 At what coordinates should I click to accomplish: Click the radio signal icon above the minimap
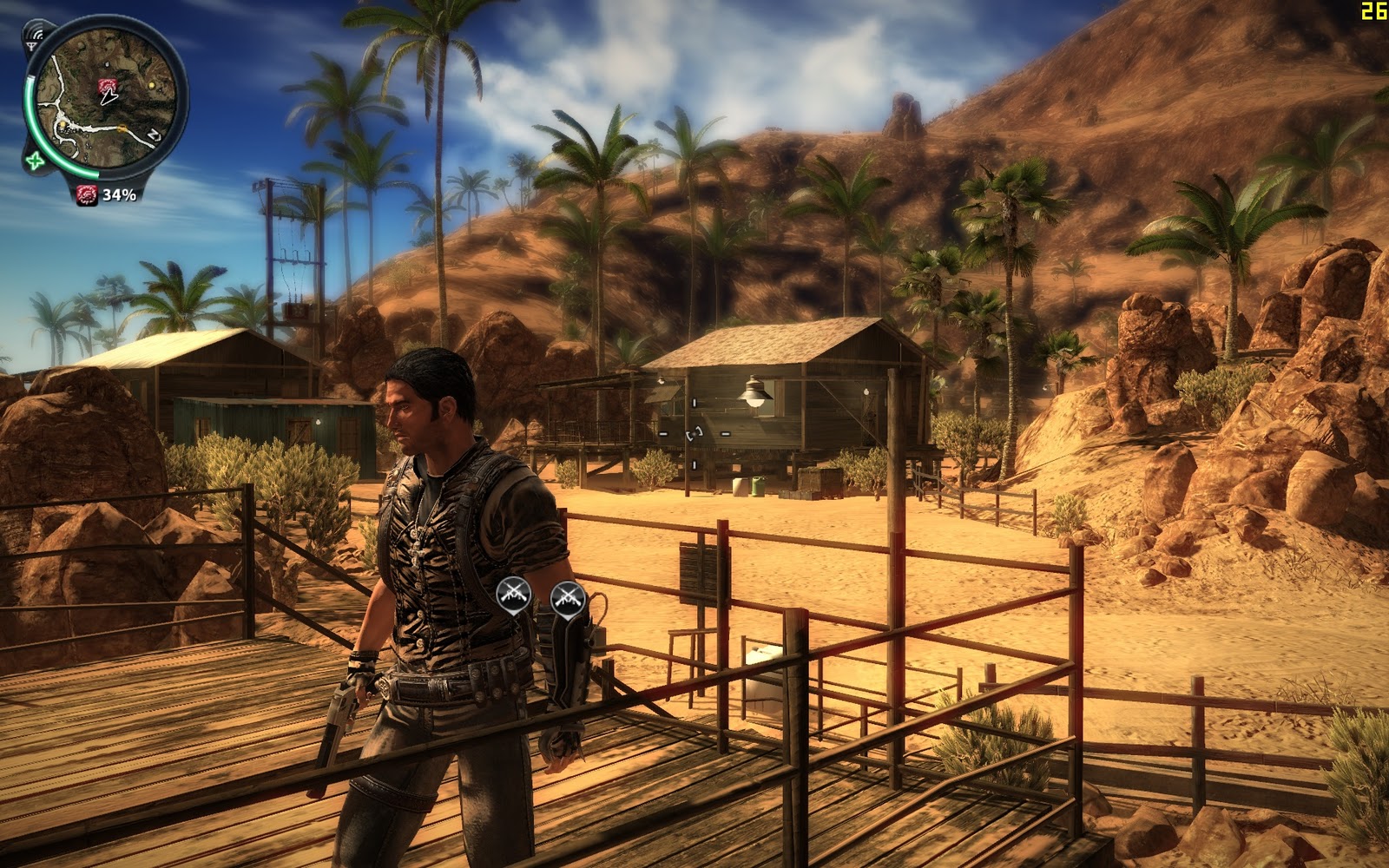[36, 35]
